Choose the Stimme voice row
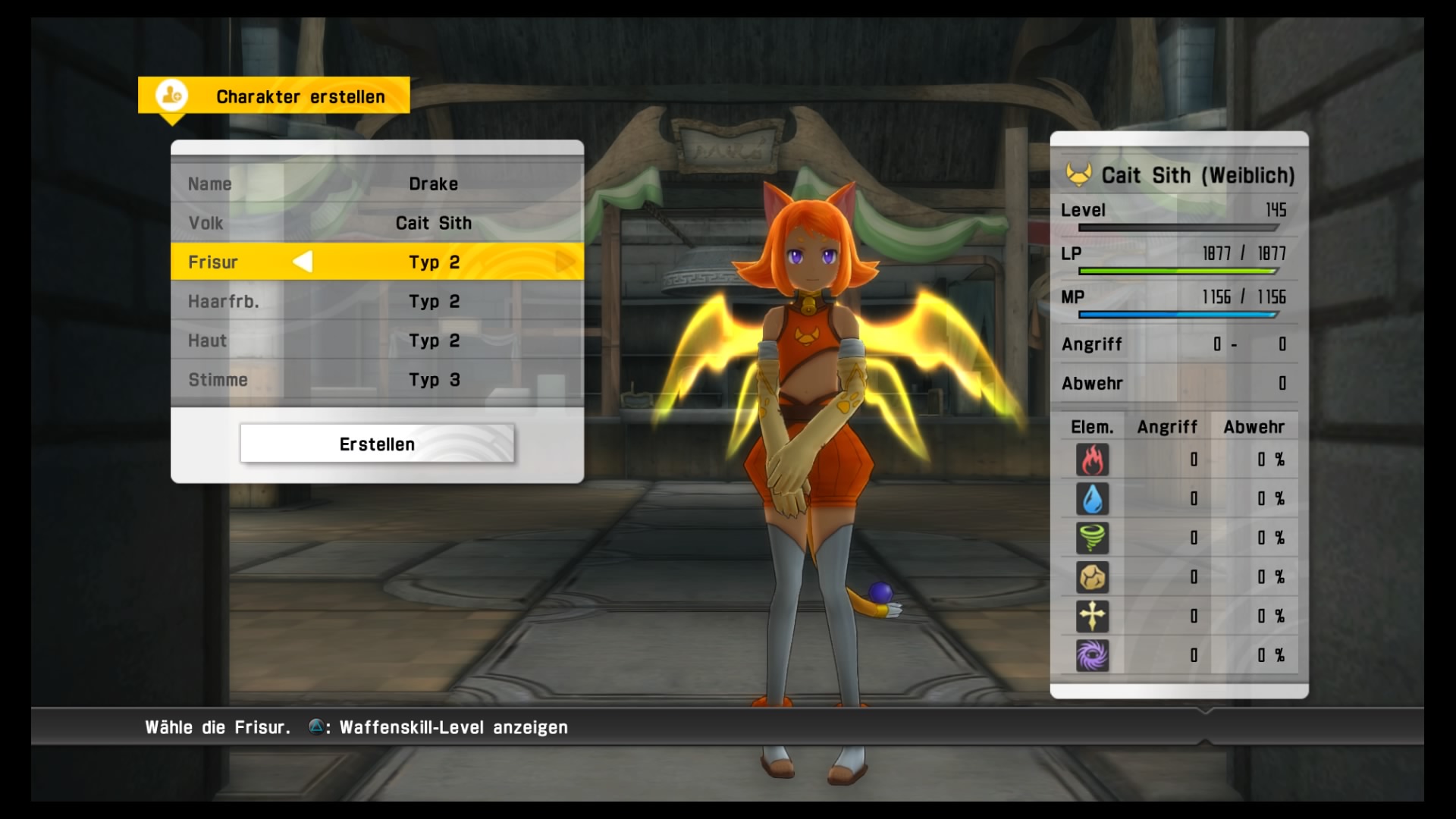 point(377,380)
